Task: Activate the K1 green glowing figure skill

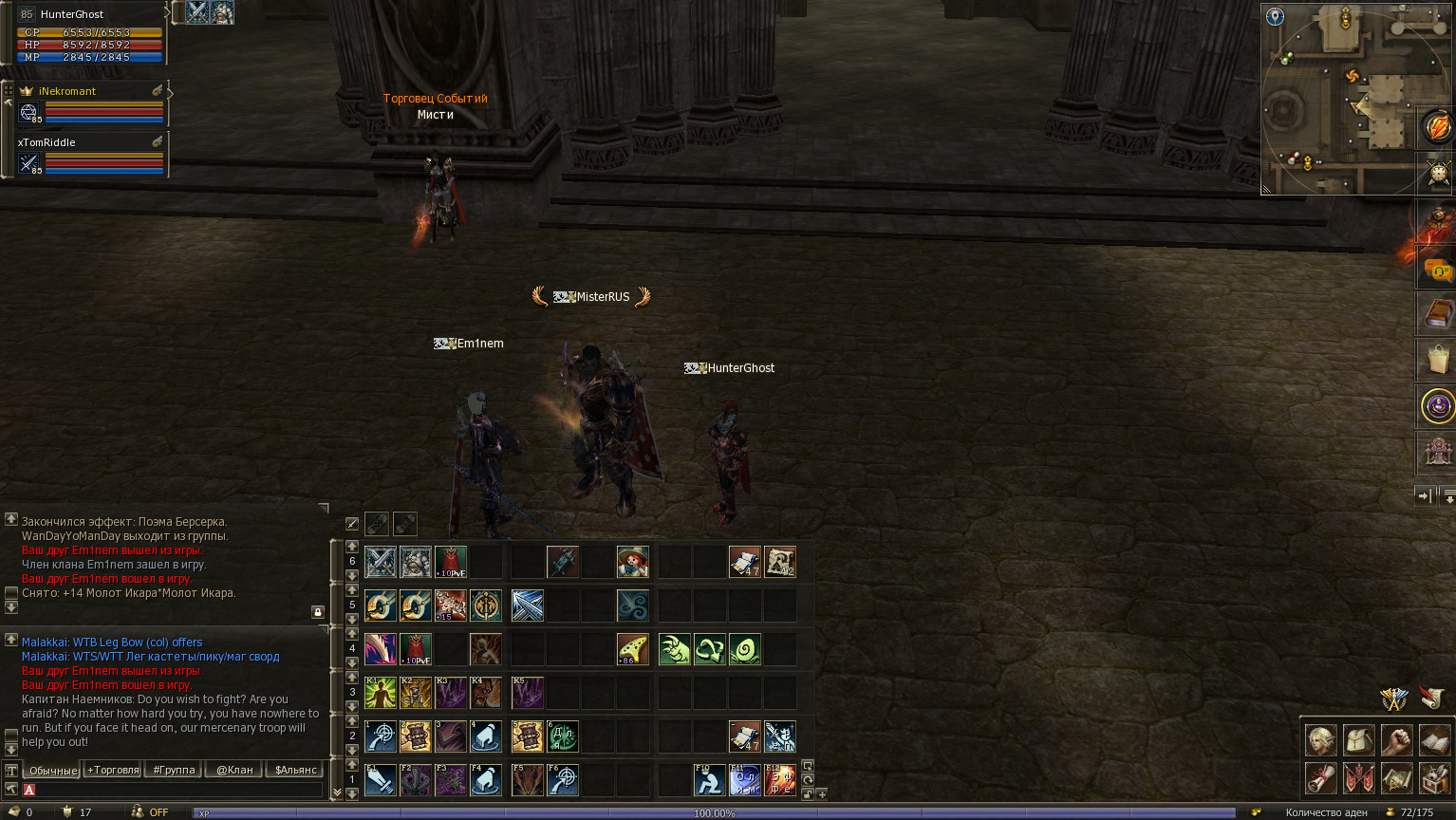Action: [381, 693]
